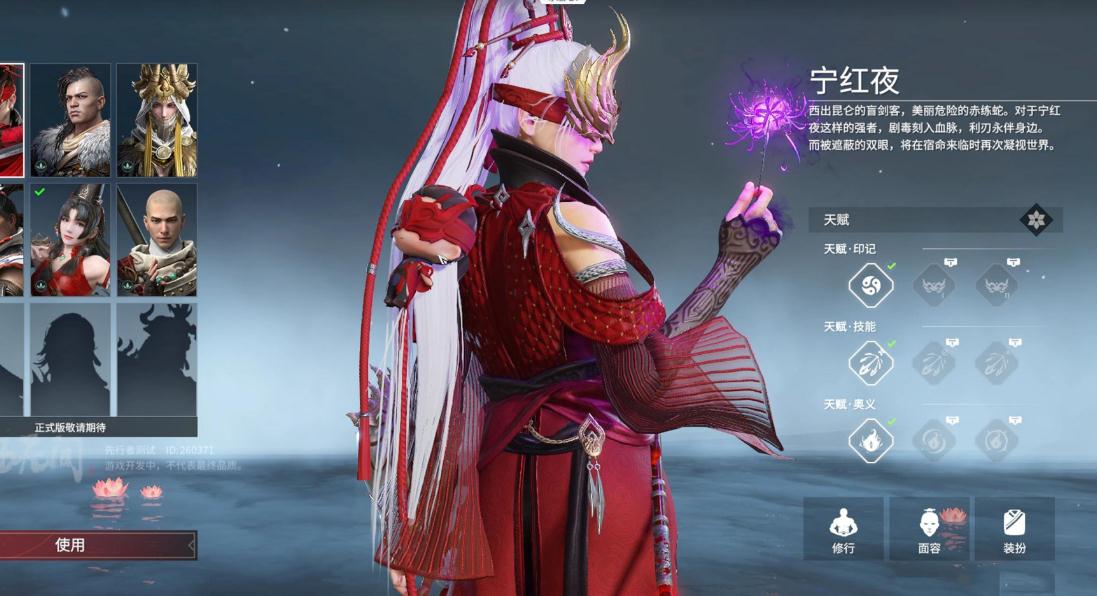The image size is (1097, 596).
Task: Choose the golden-crowned white-haired hero portrait
Action: [x=157, y=120]
